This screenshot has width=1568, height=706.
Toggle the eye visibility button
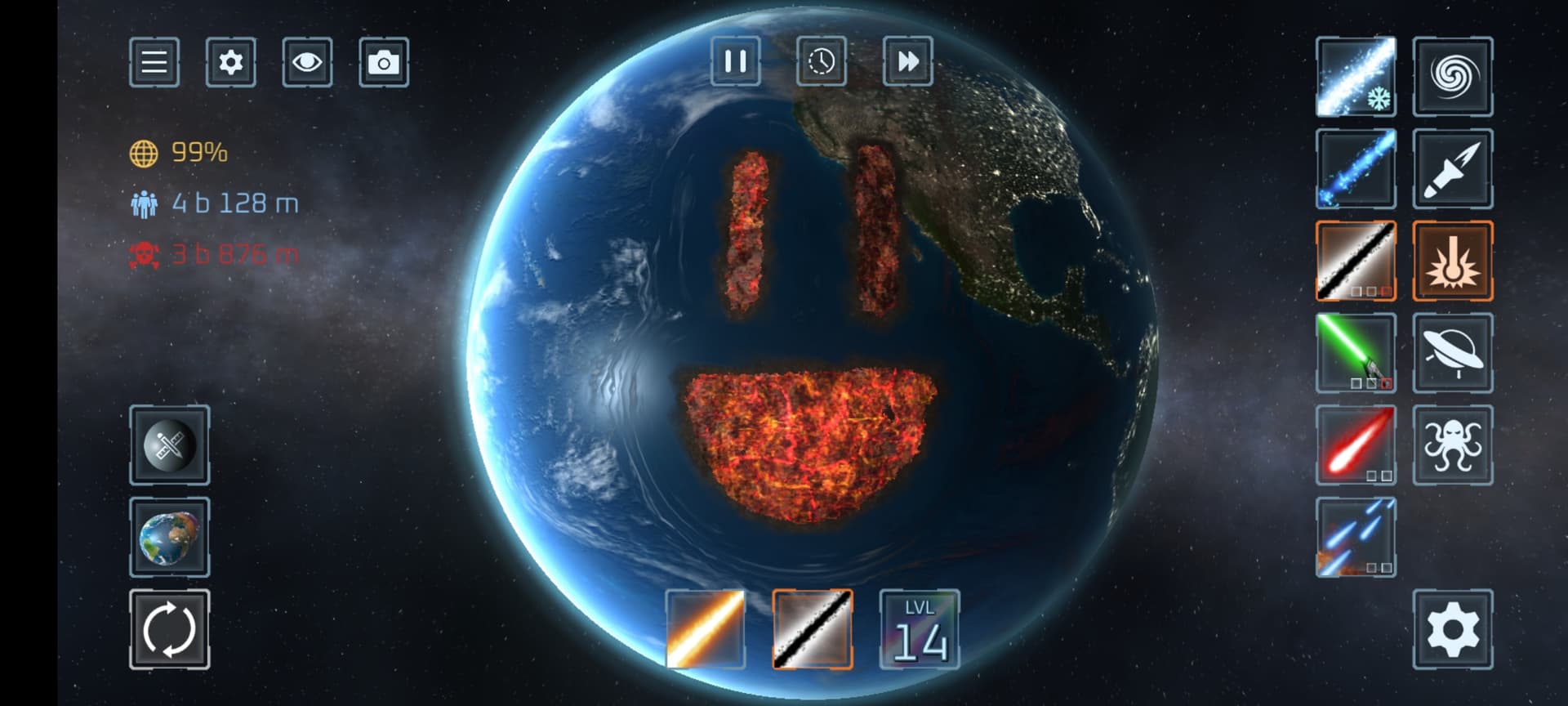point(307,62)
